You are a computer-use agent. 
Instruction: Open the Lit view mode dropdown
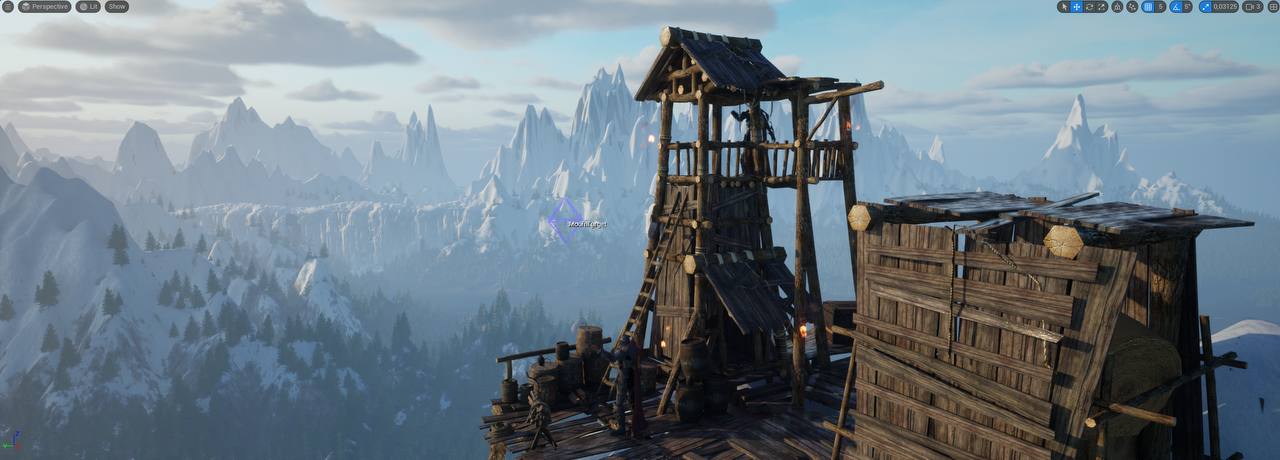point(89,6)
